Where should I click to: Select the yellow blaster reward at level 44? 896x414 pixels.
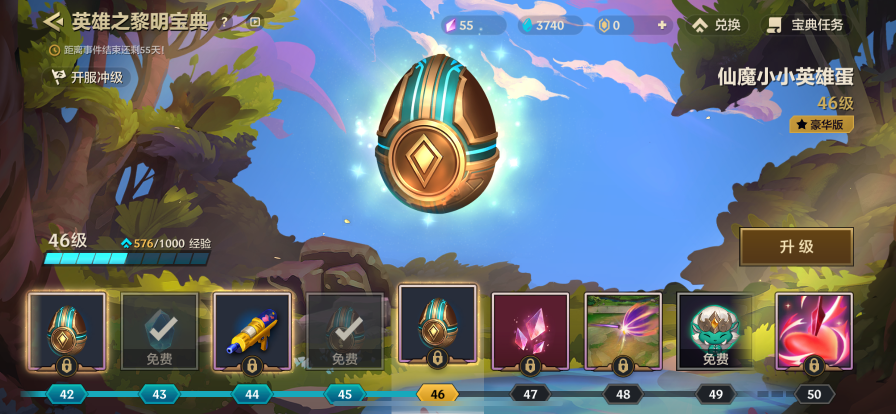[252, 331]
